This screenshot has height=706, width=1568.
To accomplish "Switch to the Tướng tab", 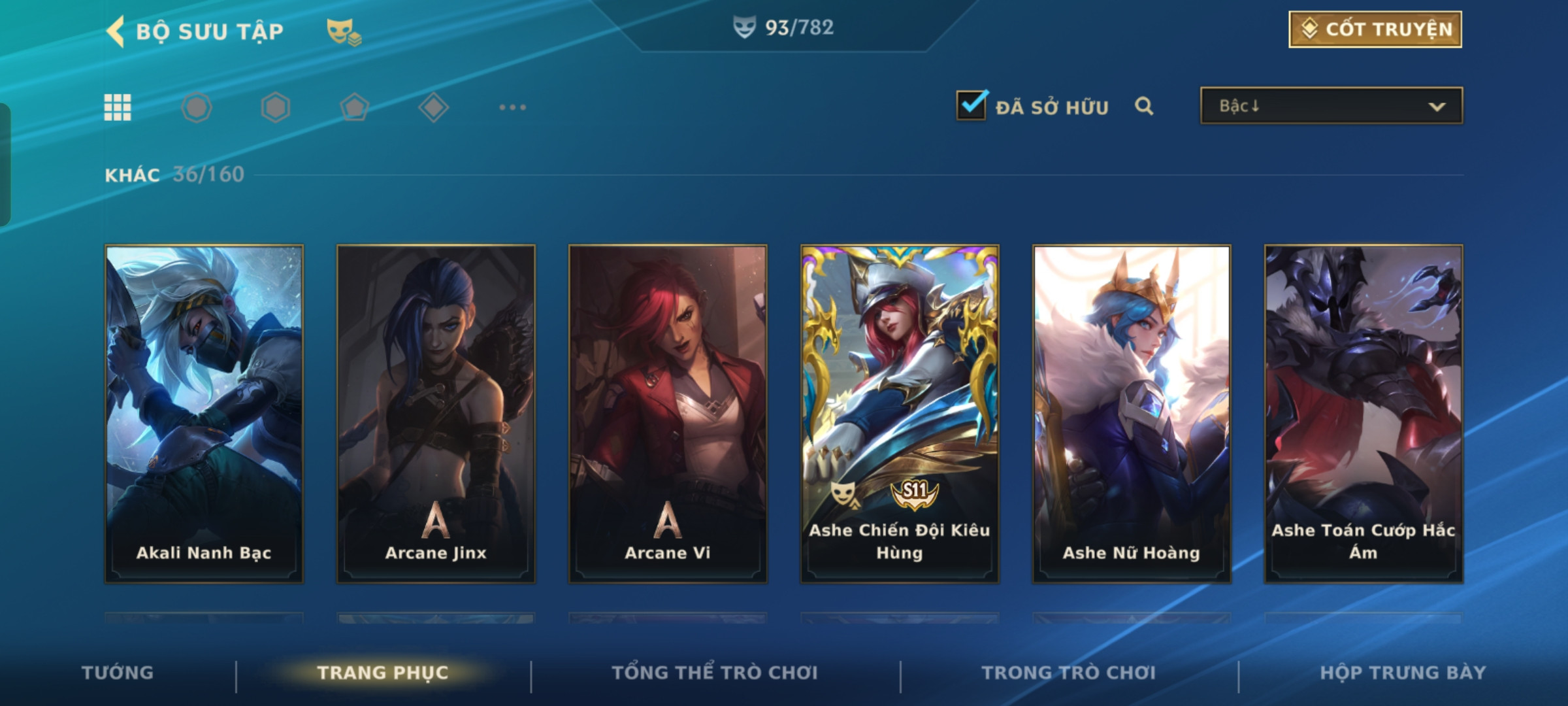I will [x=118, y=673].
